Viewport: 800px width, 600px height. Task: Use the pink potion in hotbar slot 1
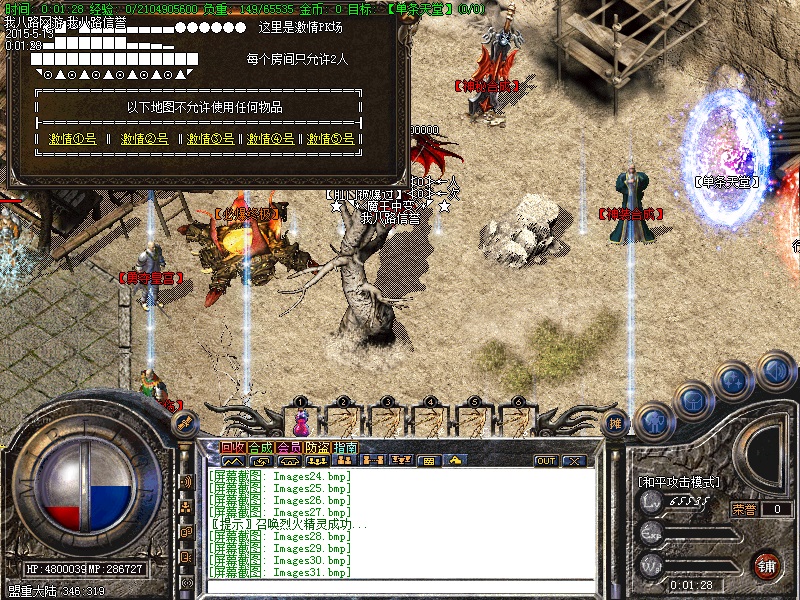click(300, 421)
